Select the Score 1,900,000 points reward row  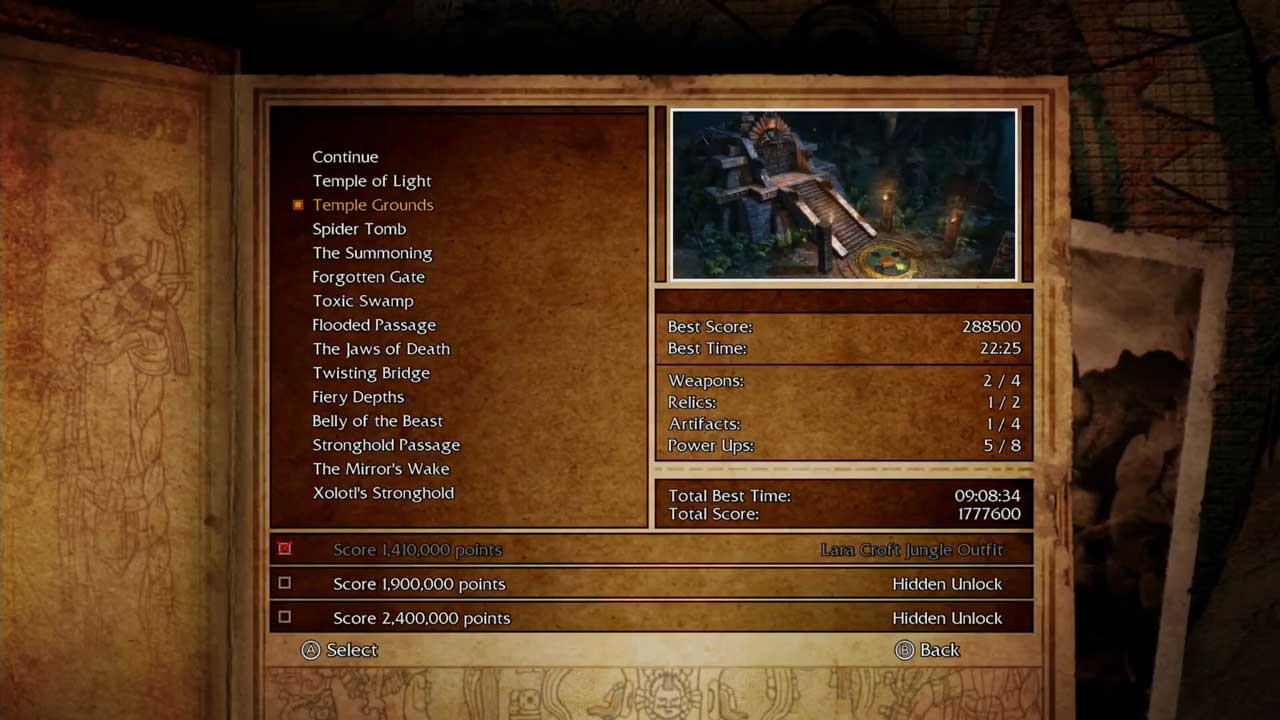(x=650, y=584)
